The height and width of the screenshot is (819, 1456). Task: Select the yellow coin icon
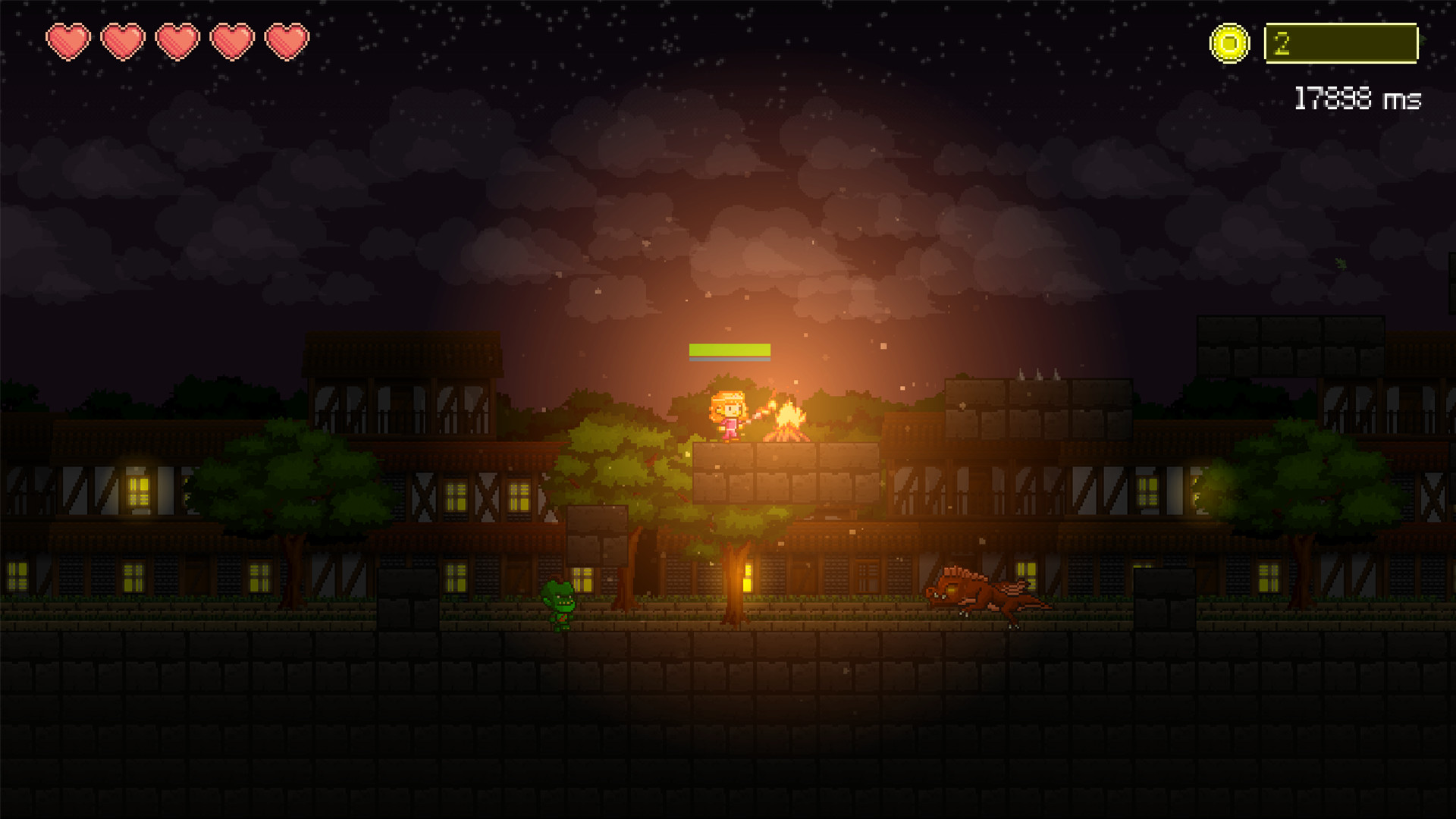click(x=1230, y=42)
